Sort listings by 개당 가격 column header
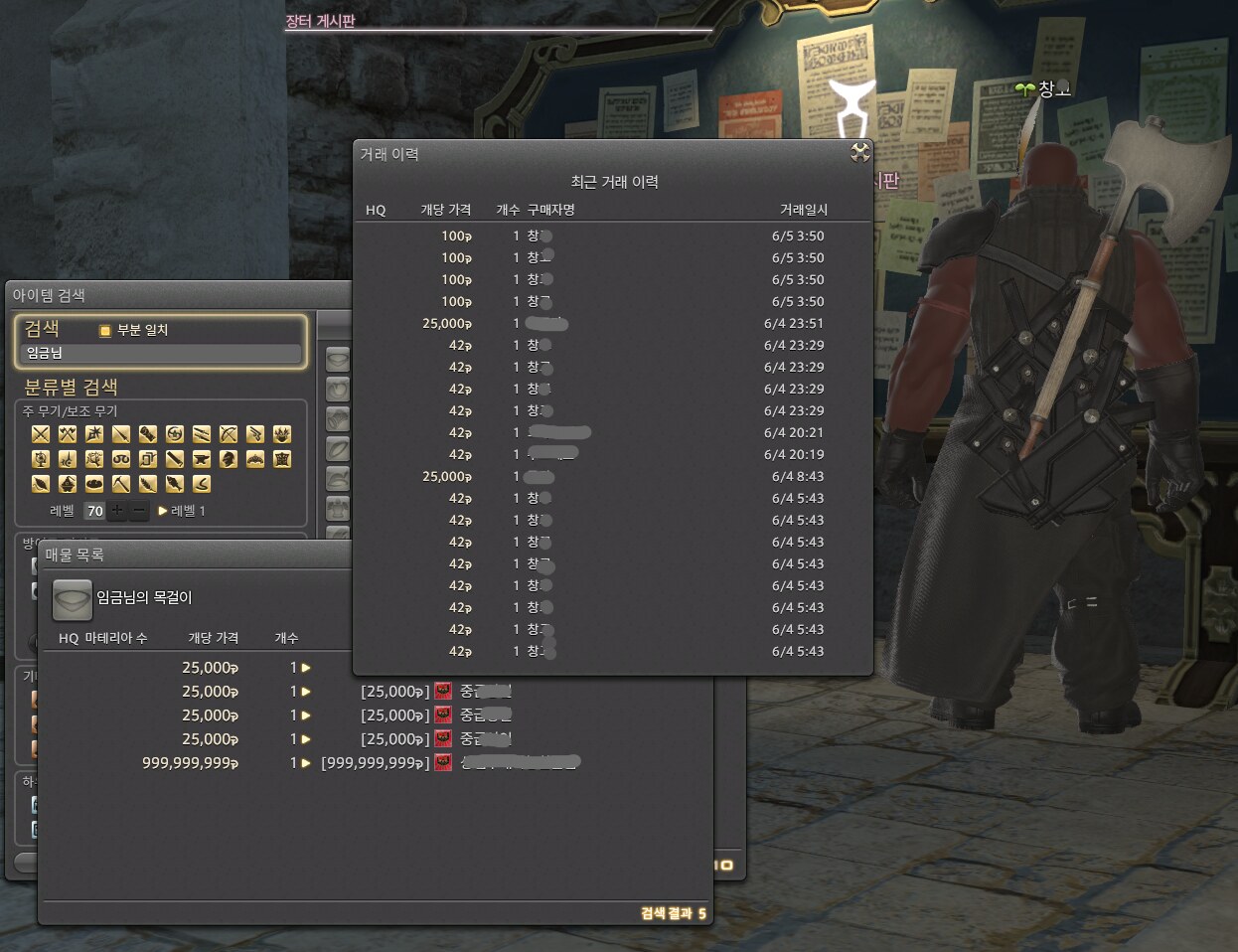 click(213, 638)
